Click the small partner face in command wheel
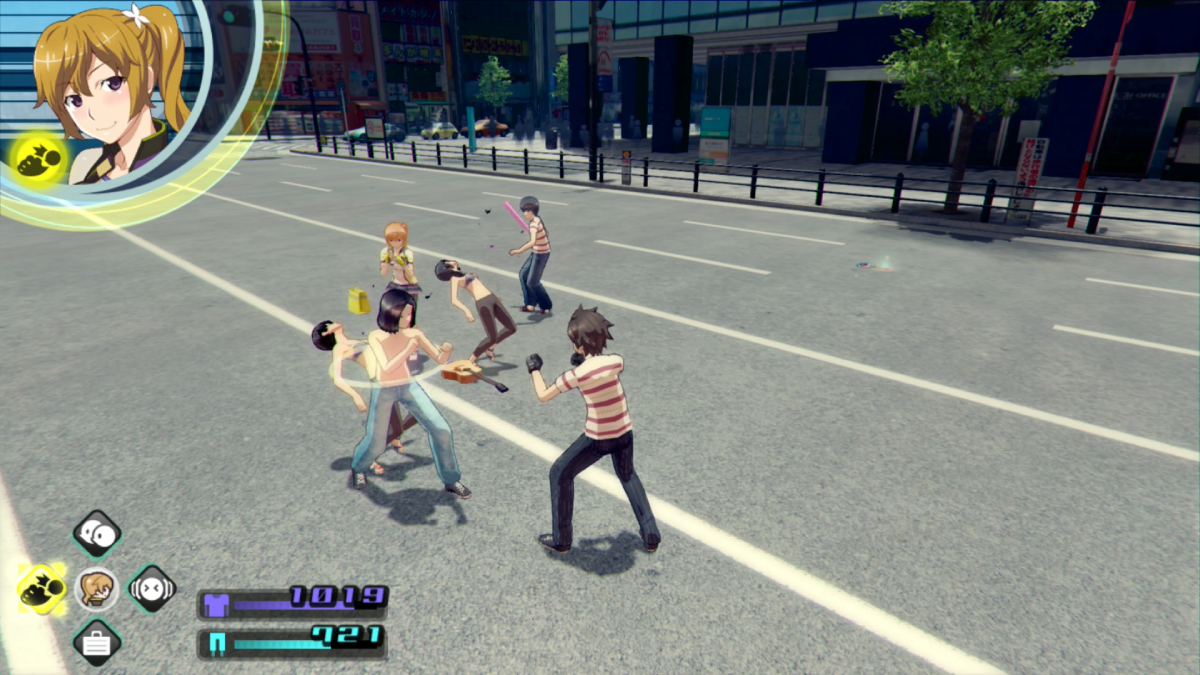This screenshot has height=675, width=1200. (97, 589)
